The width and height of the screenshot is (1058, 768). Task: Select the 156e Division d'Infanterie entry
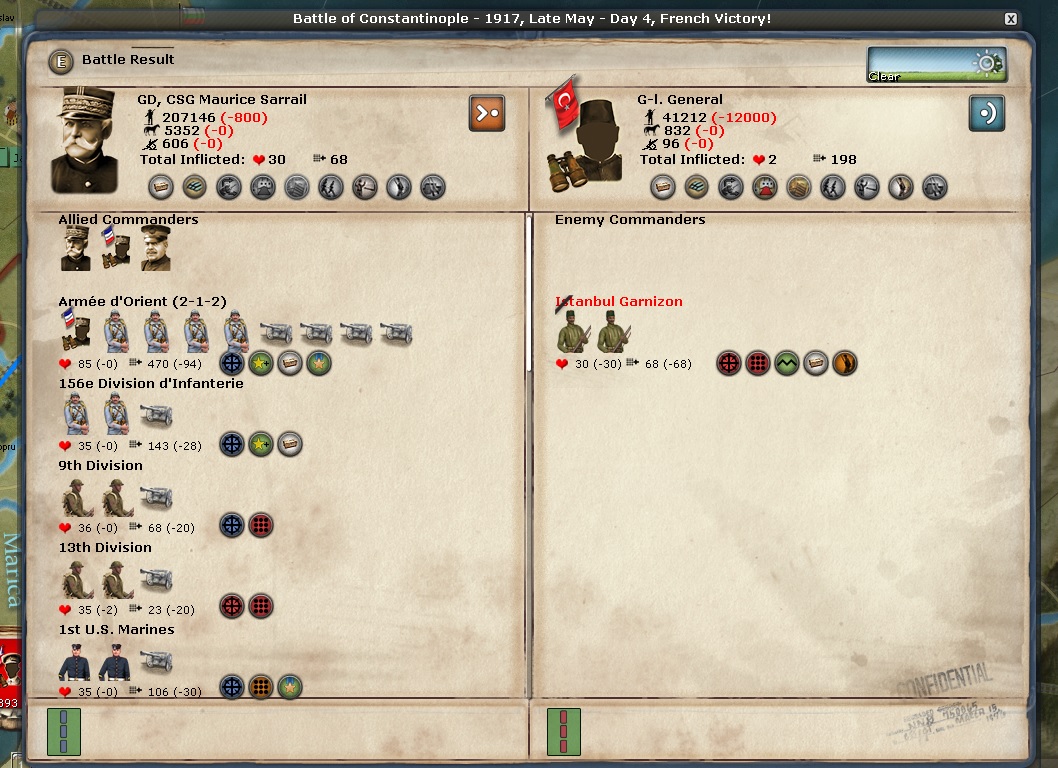click(150, 384)
